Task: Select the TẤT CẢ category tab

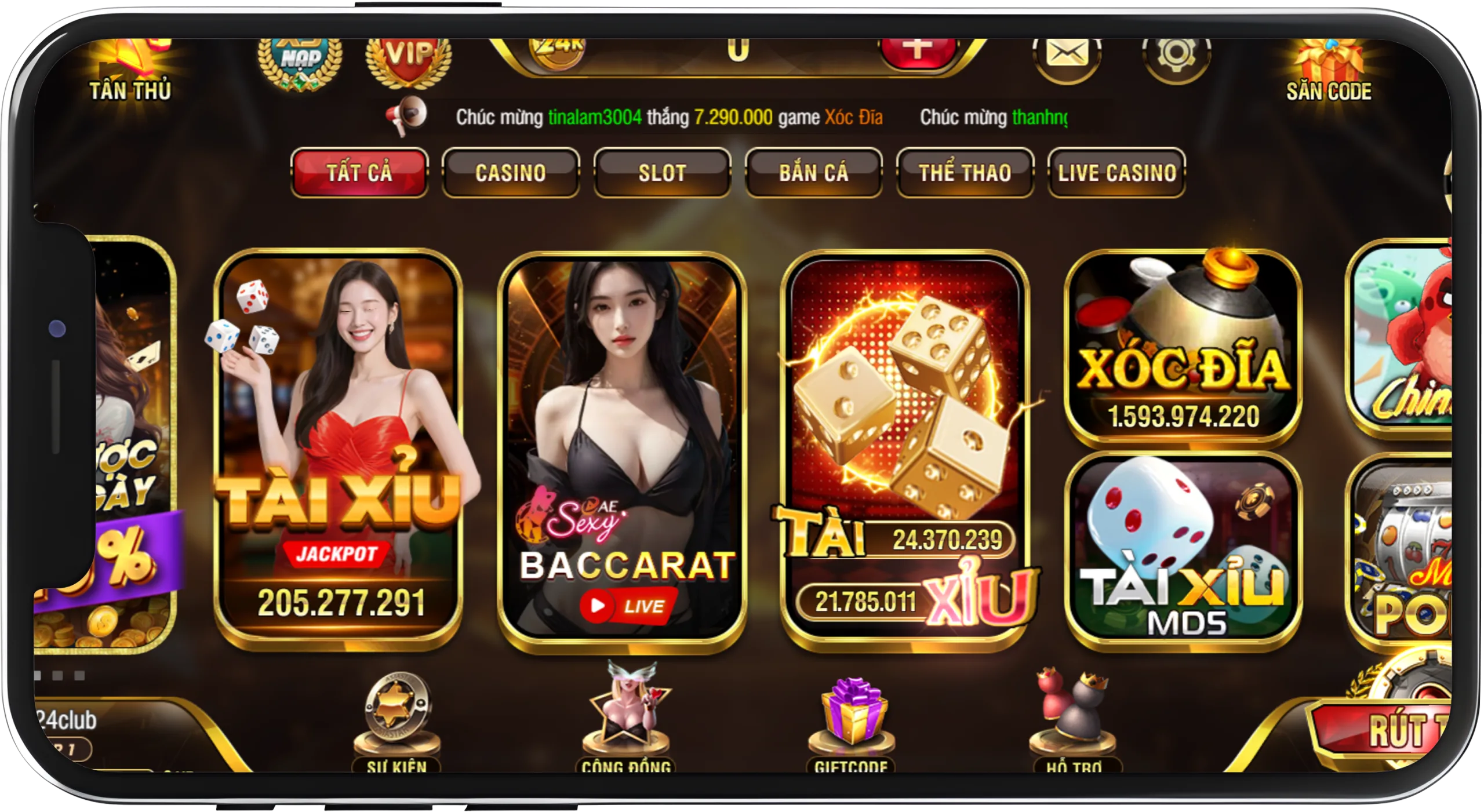Action: click(359, 173)
